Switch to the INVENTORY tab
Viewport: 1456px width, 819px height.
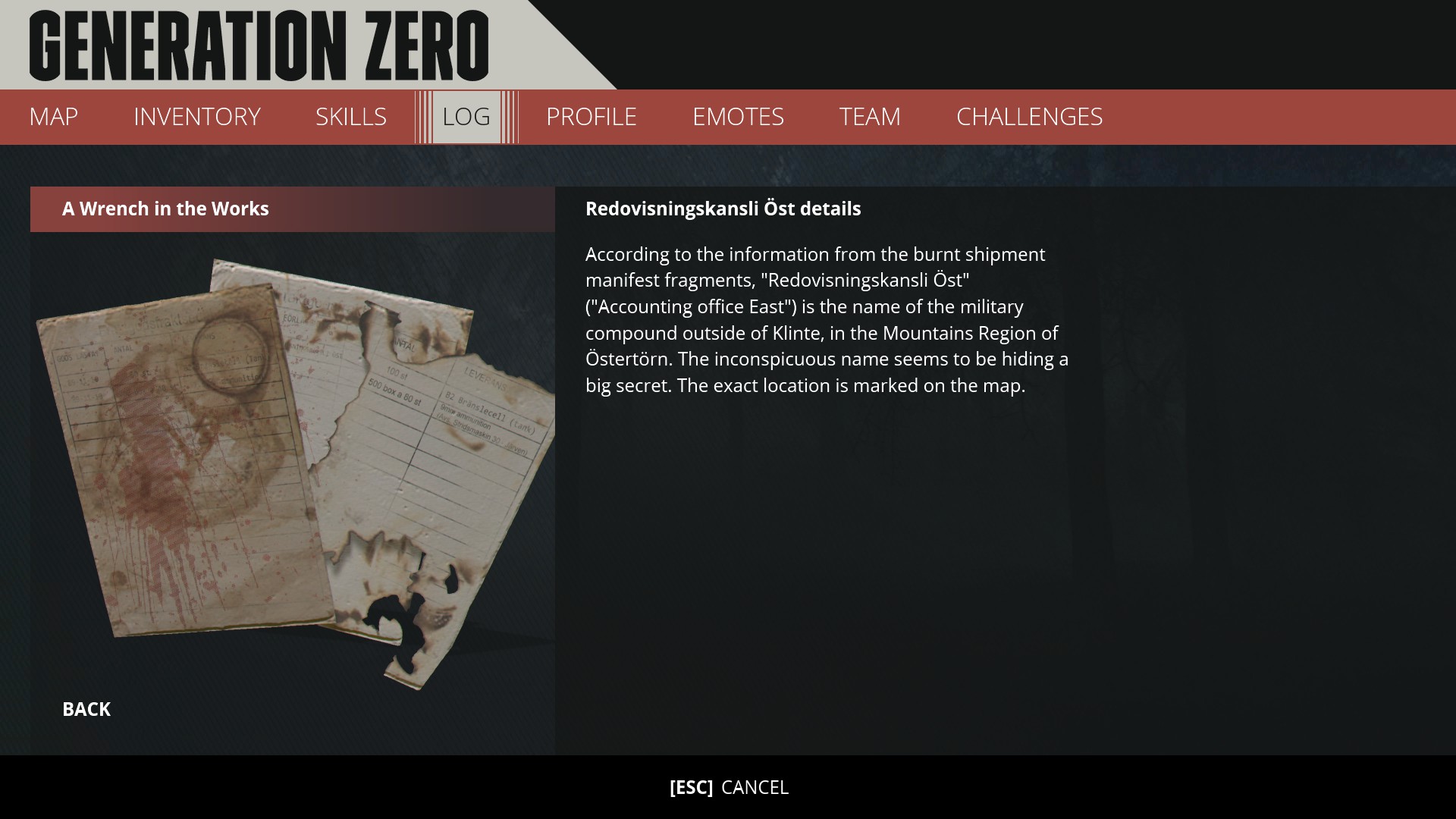(196, 117)
